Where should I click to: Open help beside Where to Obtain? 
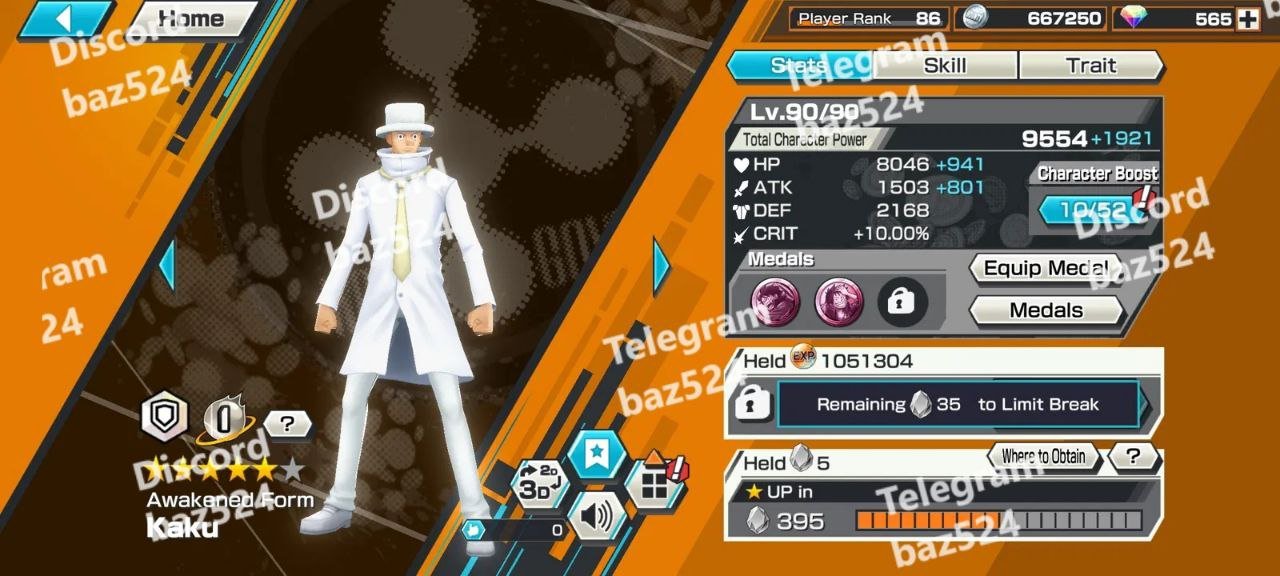[1133, 457]
